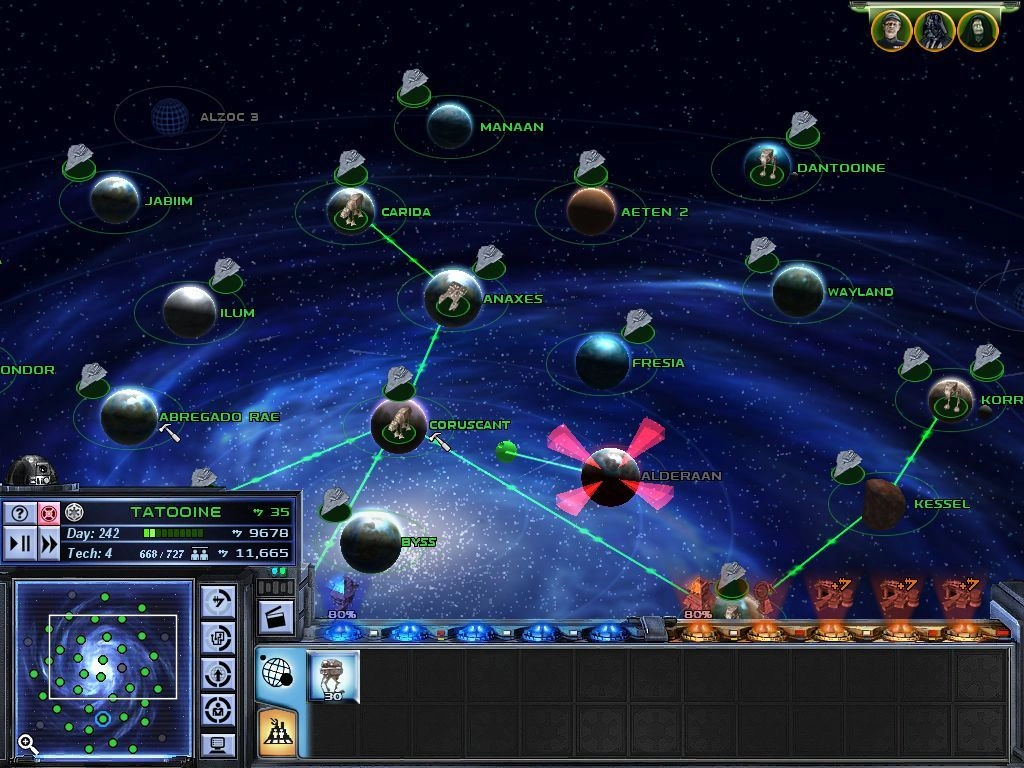Select the Darth Vader hero portrait
Screen dimensions: 1024x768
(934, 30)
